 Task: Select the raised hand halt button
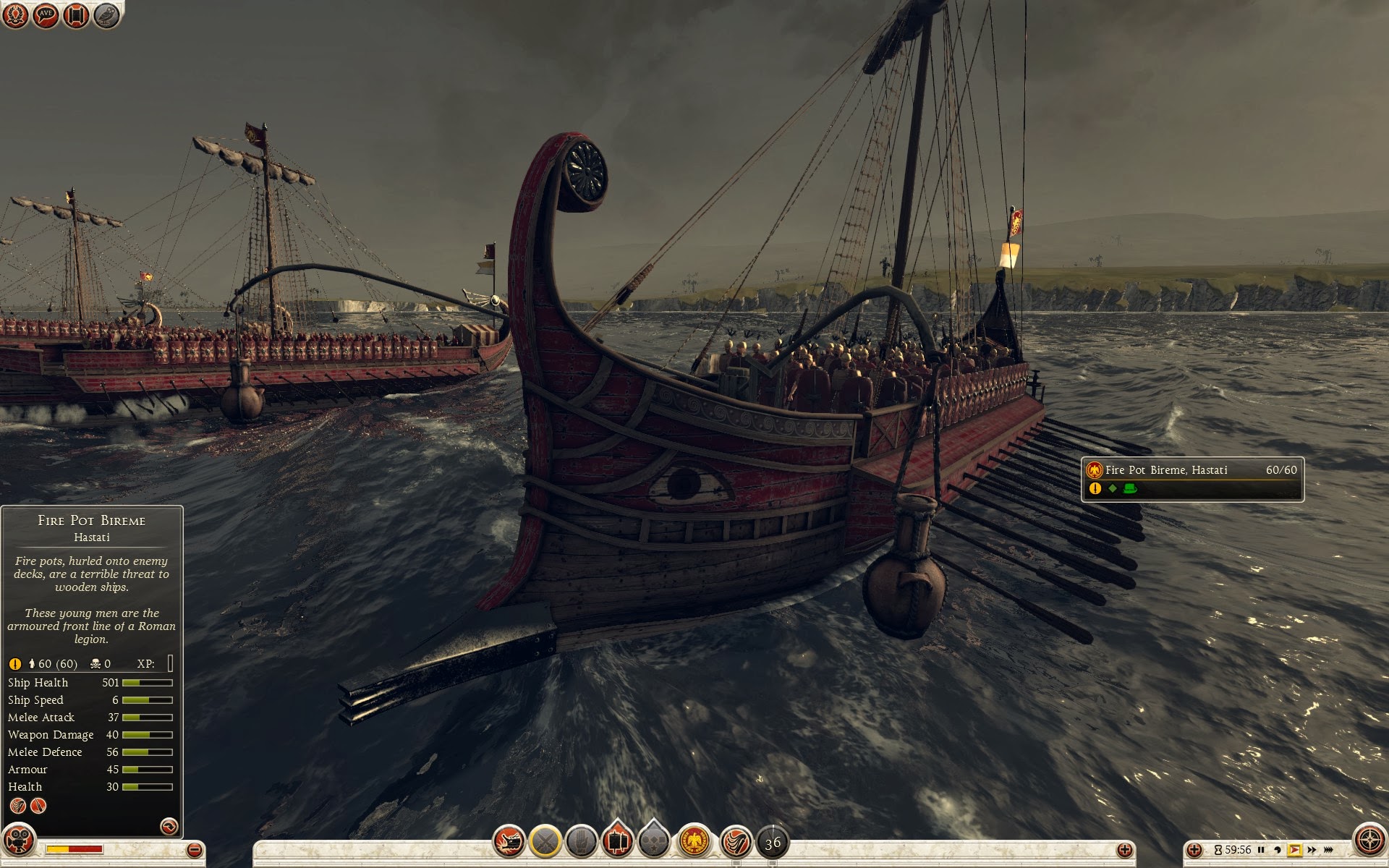581,842
